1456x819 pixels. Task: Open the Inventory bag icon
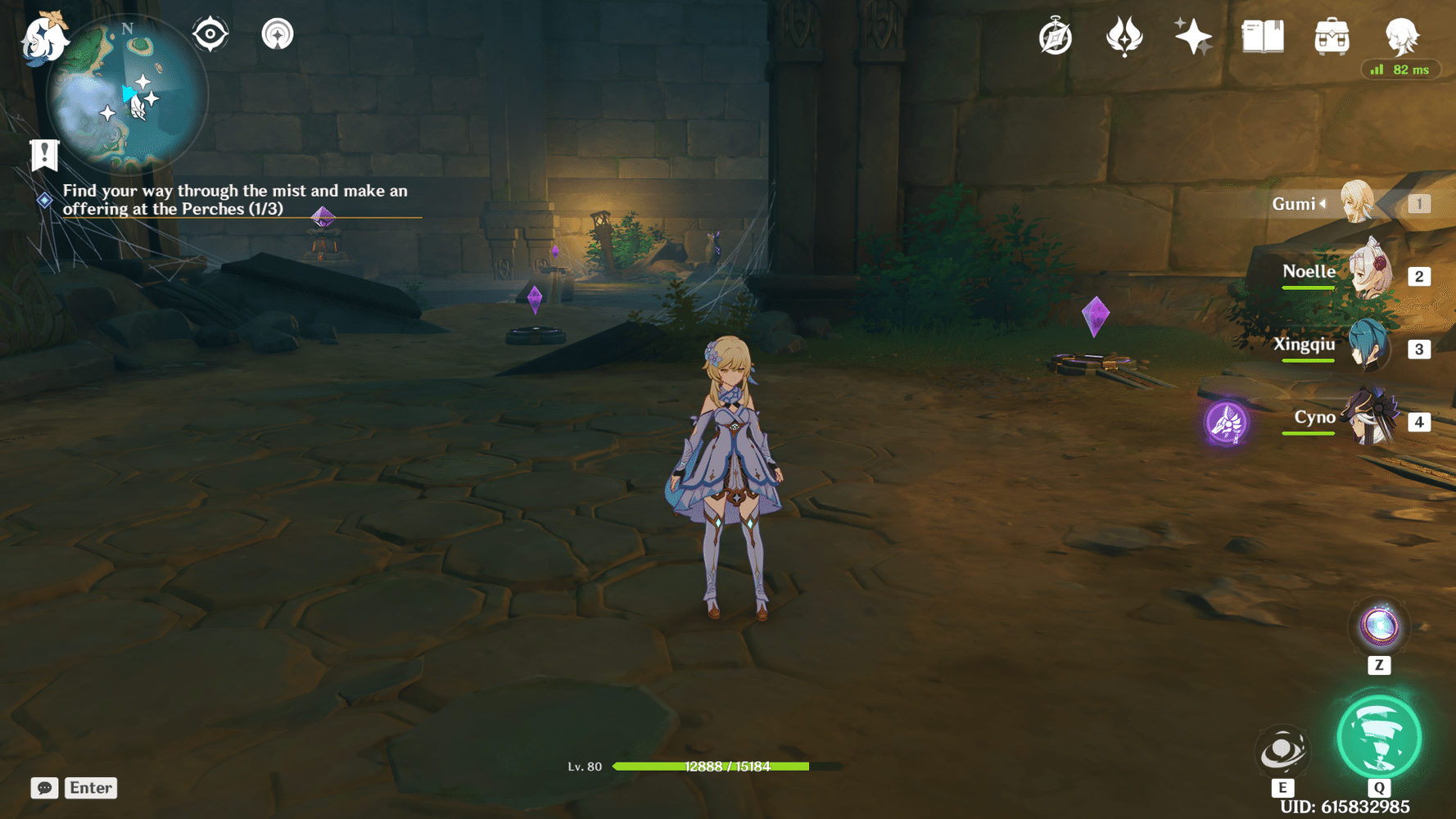pos(1332,37)
